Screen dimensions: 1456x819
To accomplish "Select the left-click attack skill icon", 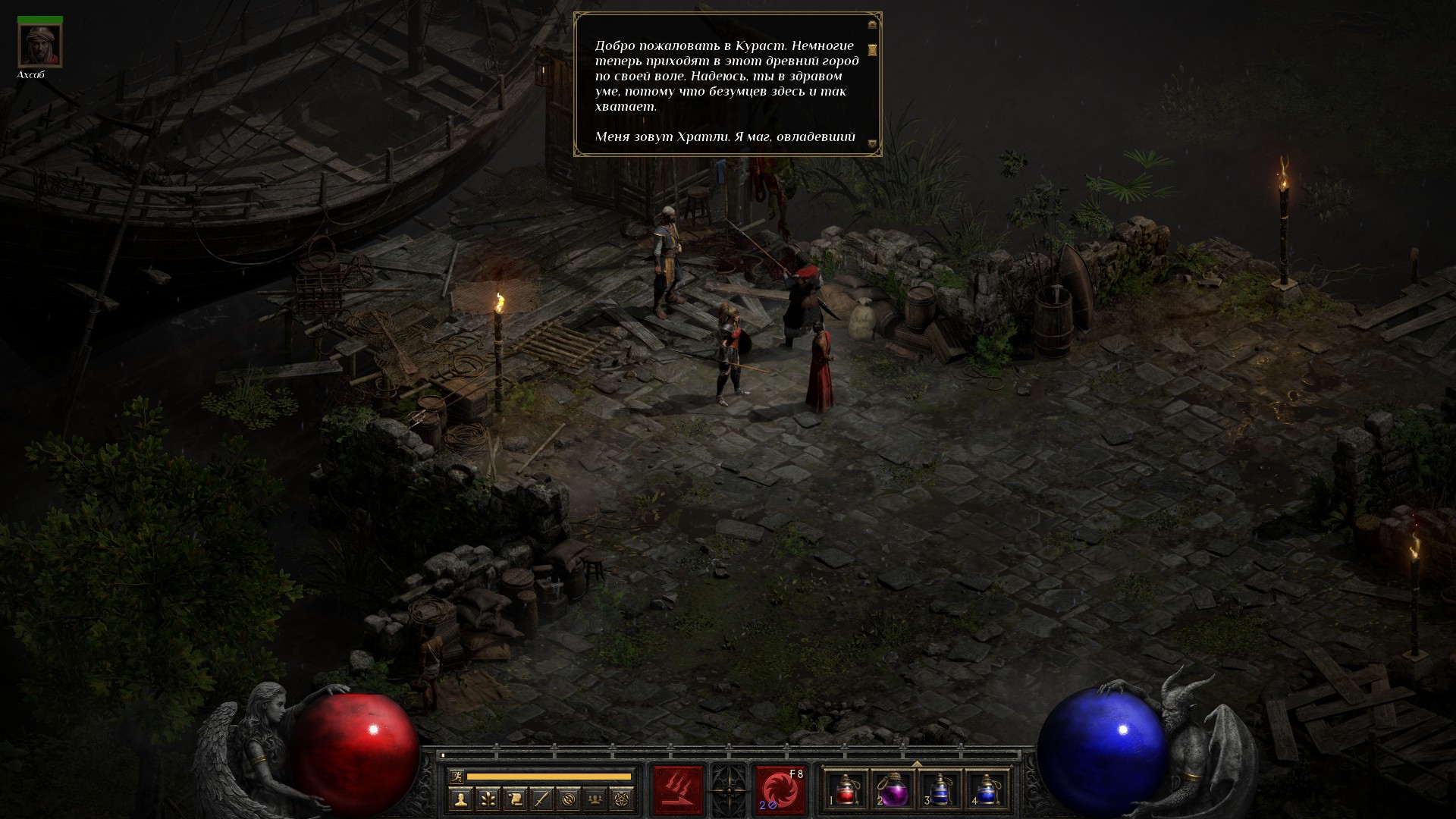I will 678,789.
